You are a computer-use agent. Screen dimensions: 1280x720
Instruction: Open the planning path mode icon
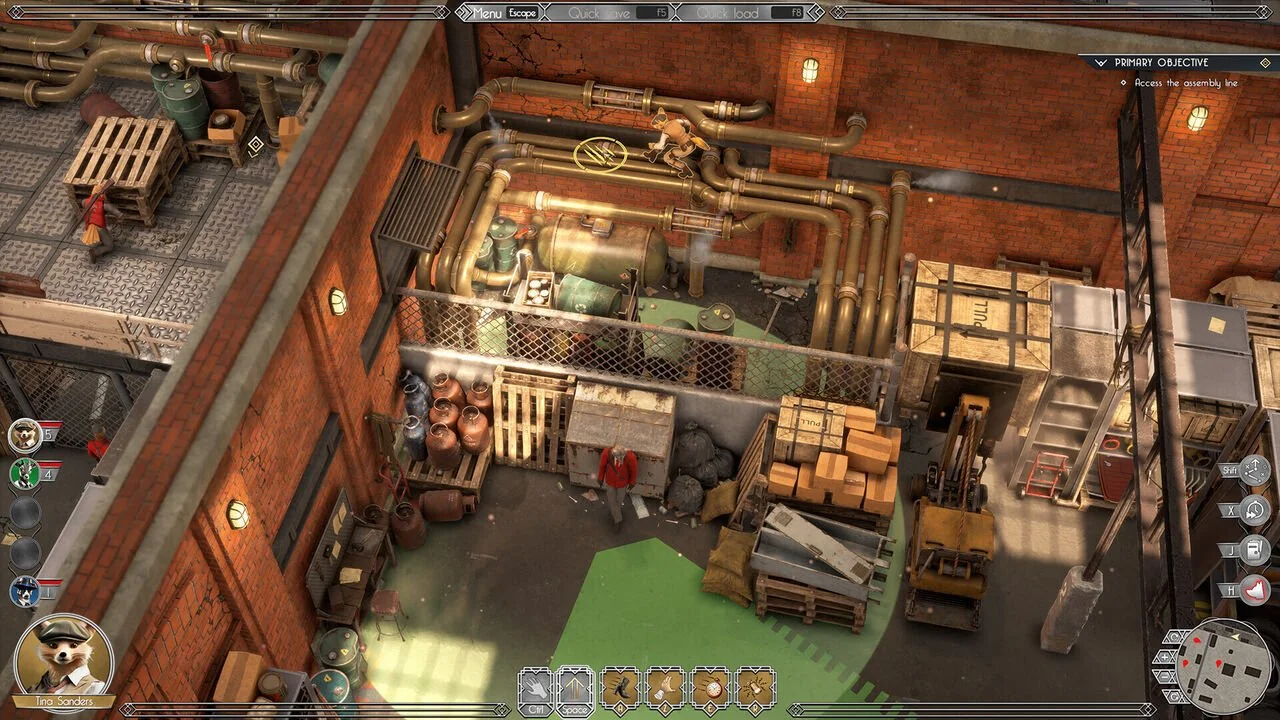(1254, 470)
